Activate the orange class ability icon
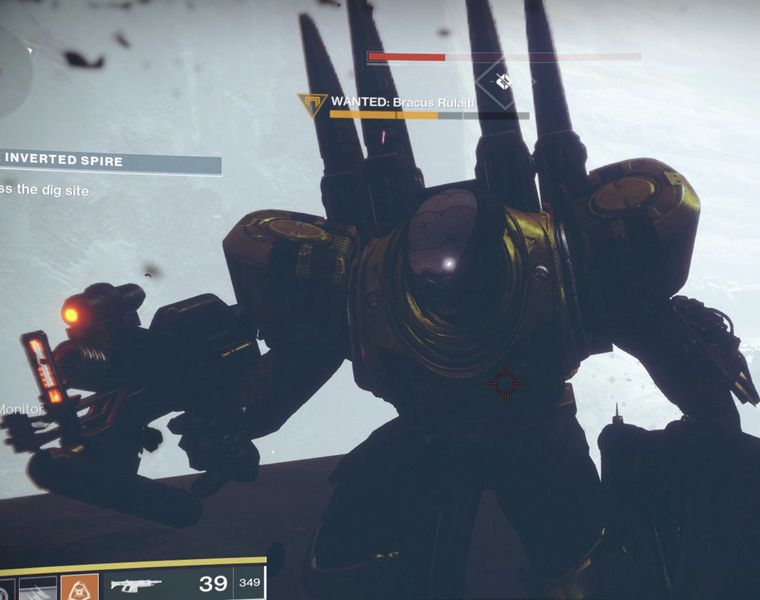 pos(79,586)
